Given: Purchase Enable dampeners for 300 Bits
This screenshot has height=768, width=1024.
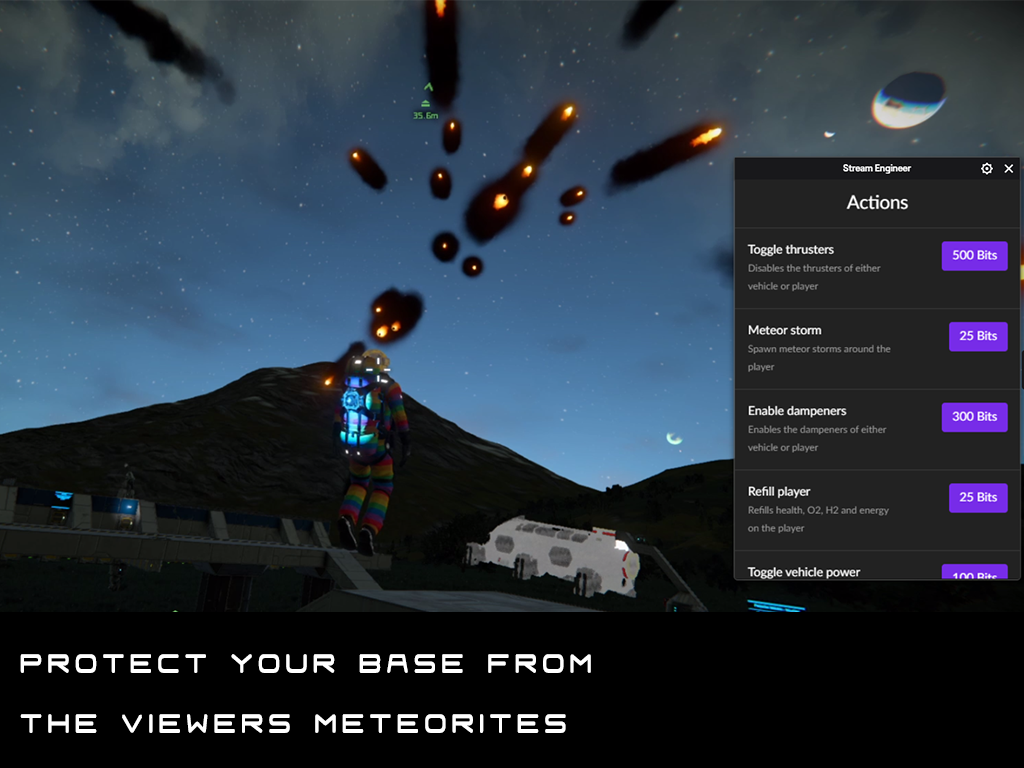Looking at the screenshot, I should point(974,417).
